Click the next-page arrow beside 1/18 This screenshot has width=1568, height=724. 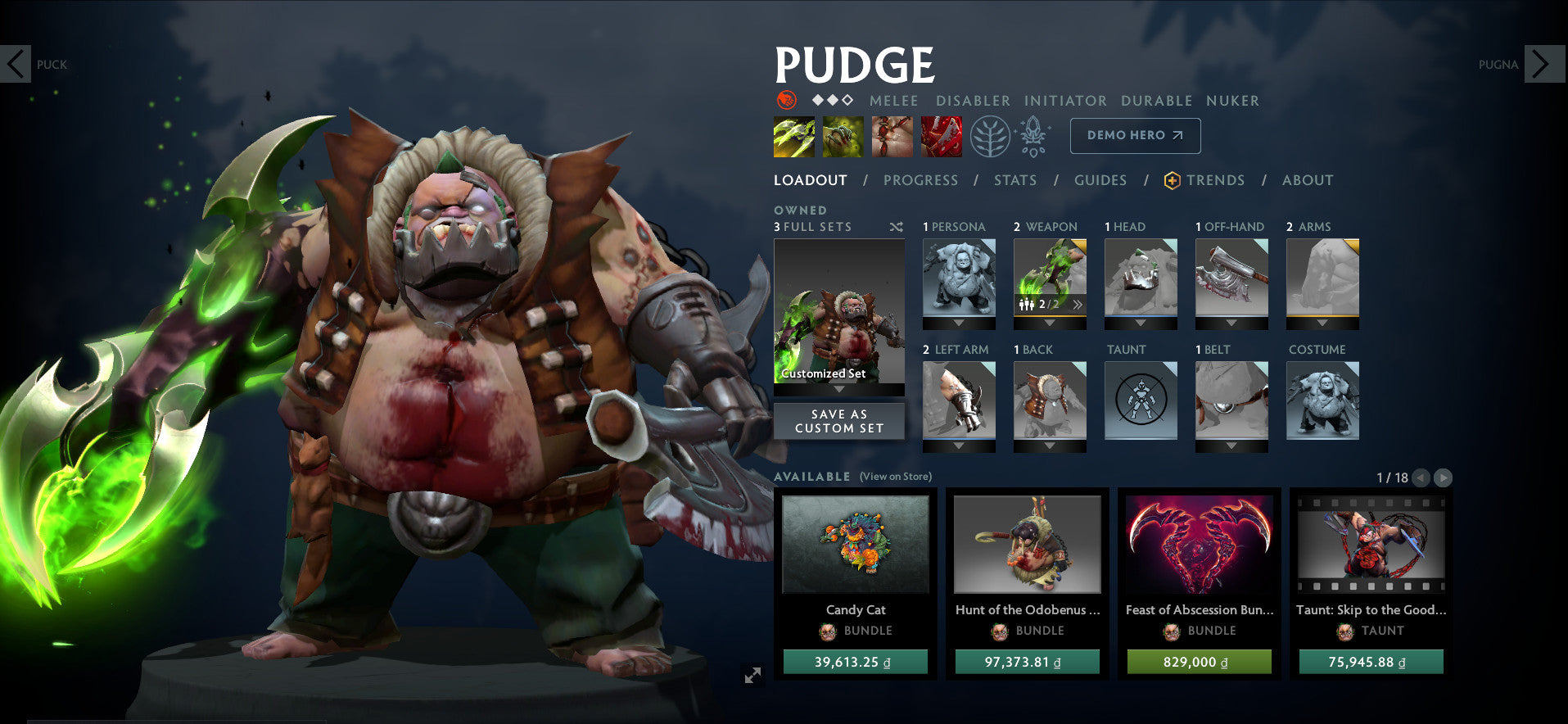[1441, 478]
